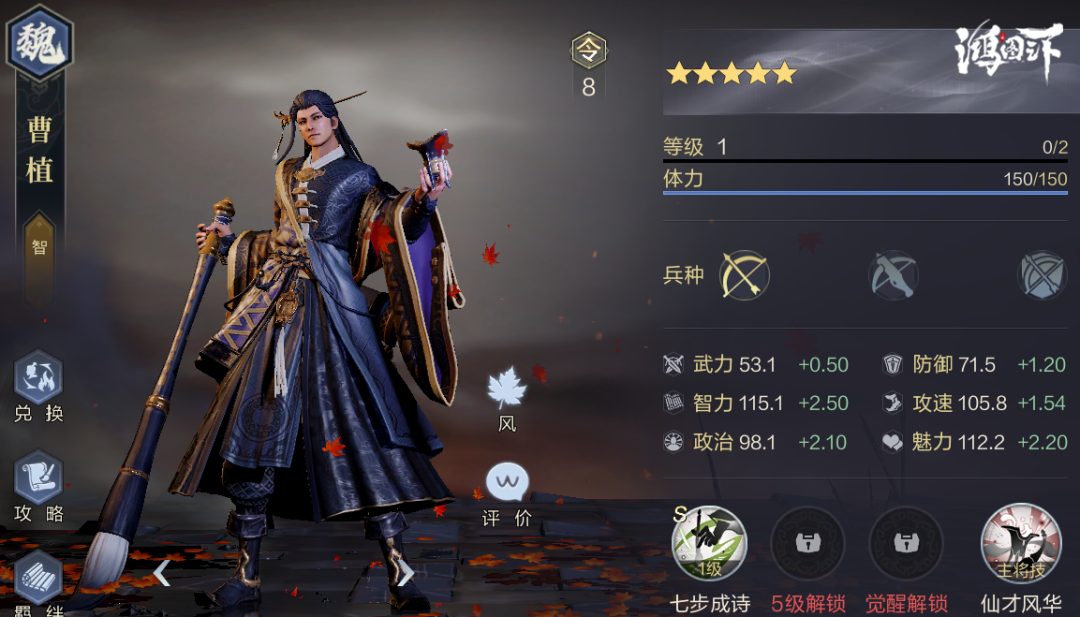This screenshot has height=617, width=1080.
Task: Select the gold bow troop type icon
Action: pyautogui.click(x=744, y=274)
